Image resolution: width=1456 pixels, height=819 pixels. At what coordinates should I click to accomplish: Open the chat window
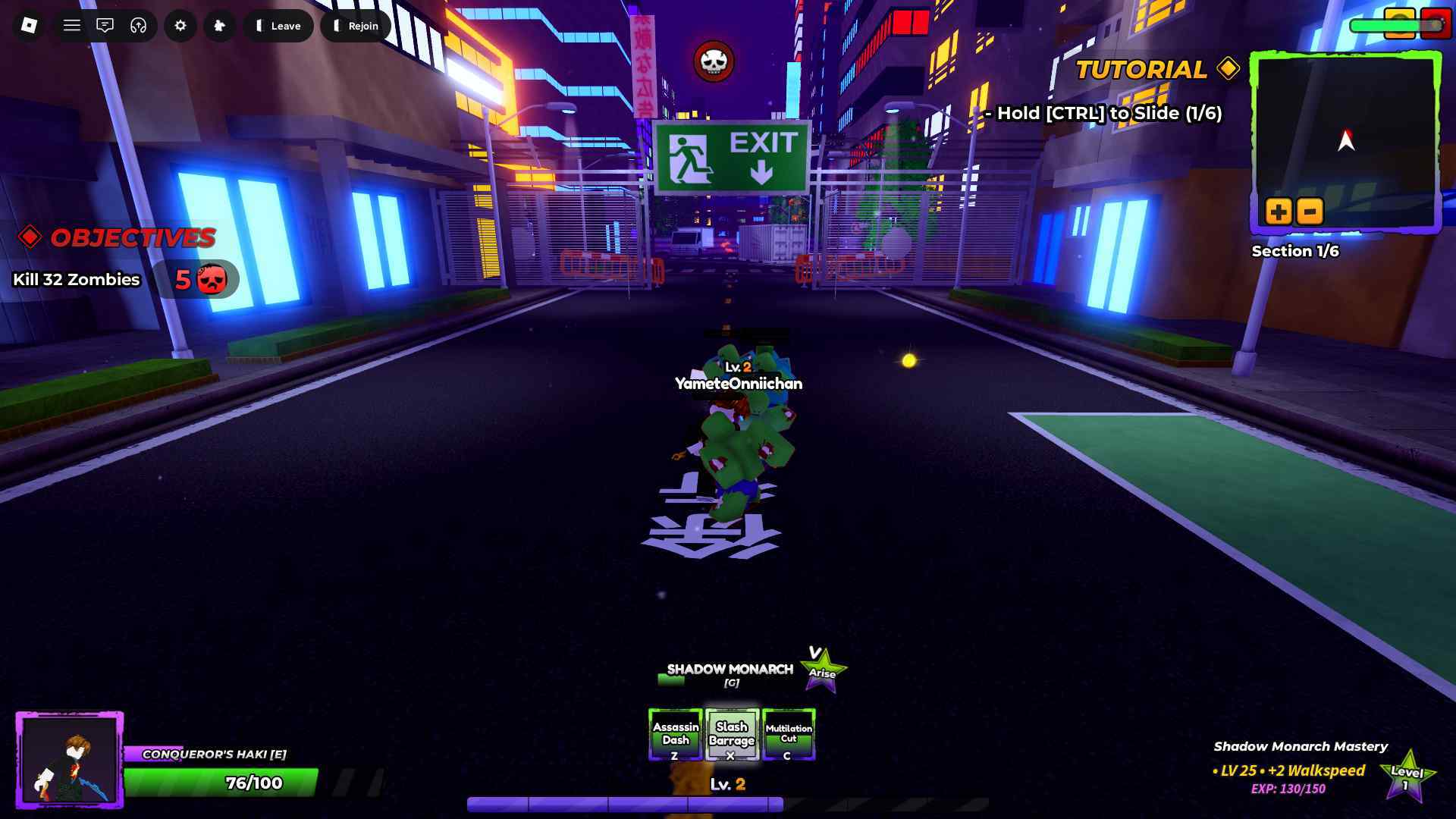105,26
